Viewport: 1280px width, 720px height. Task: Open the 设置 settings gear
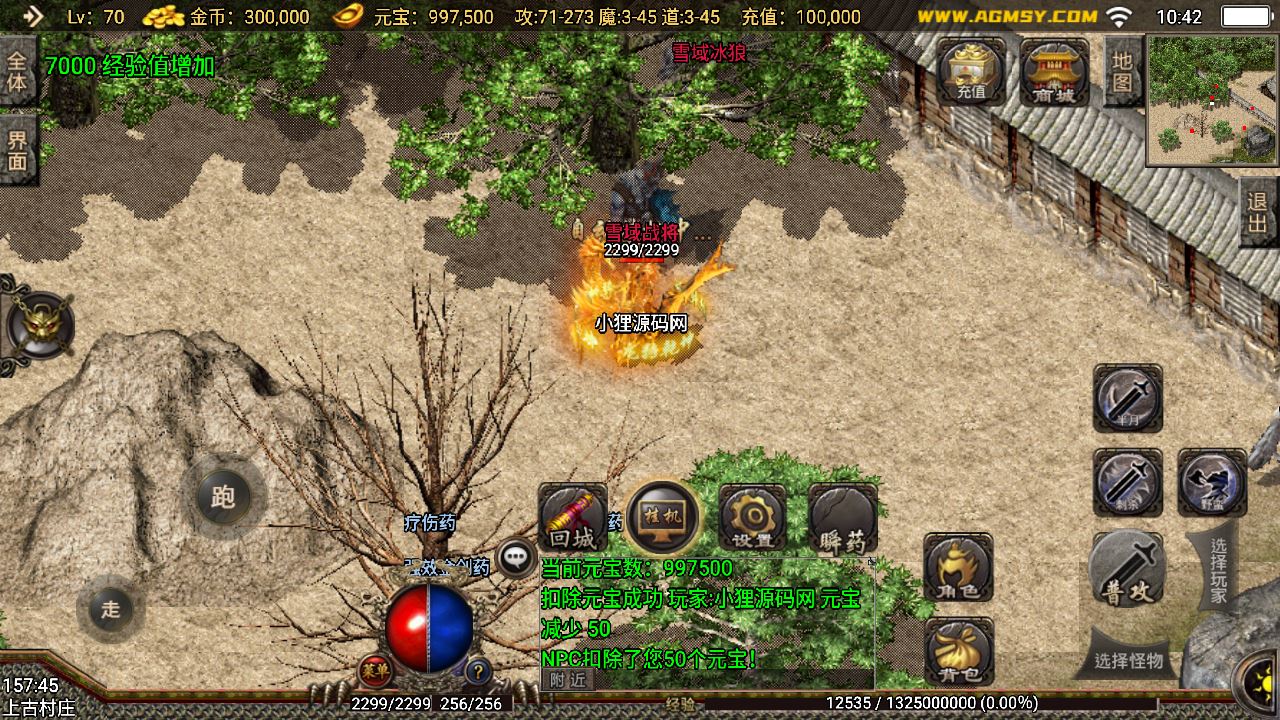752,520
